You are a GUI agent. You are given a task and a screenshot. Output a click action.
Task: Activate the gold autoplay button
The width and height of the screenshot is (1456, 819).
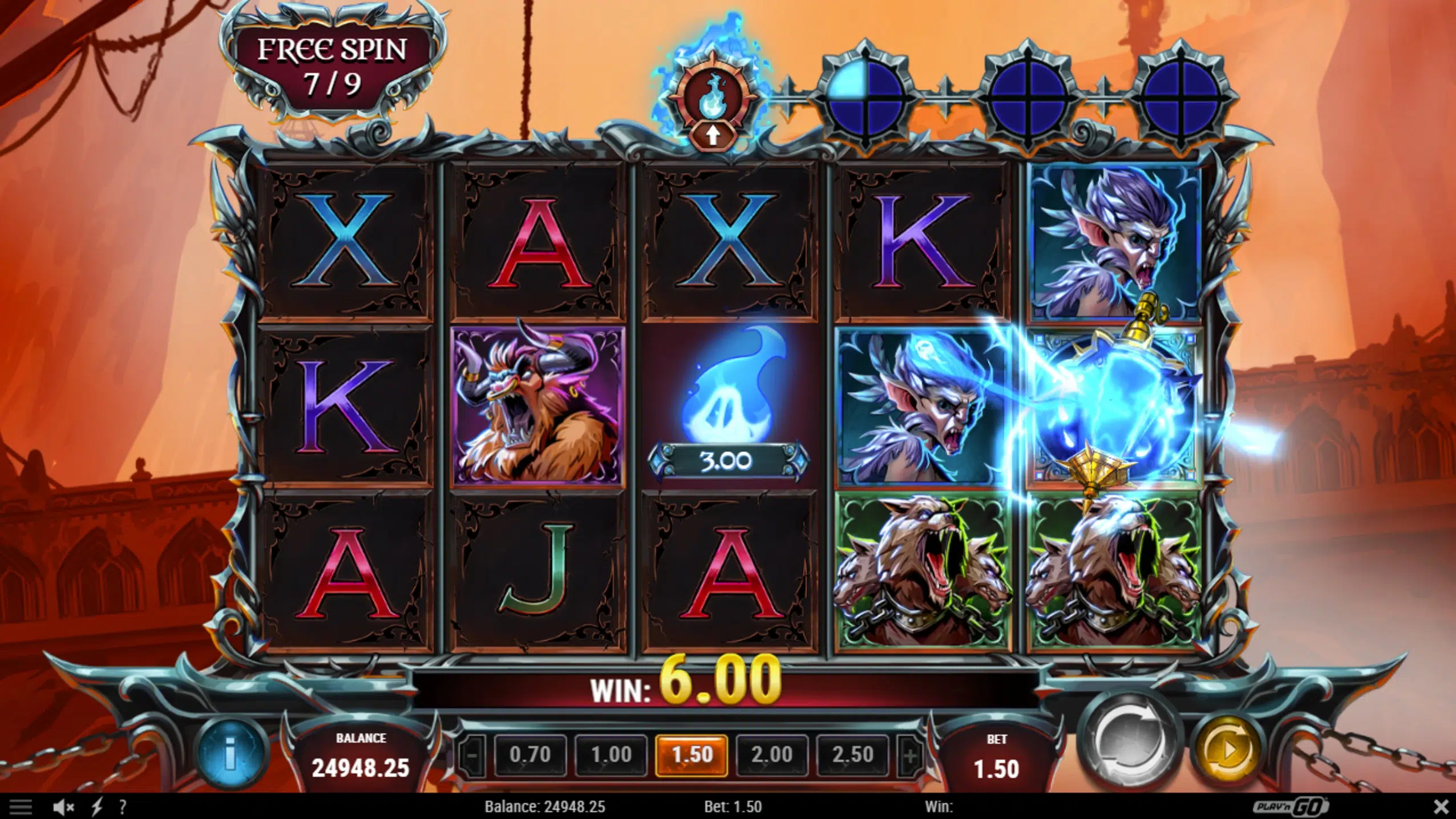click(1228, 750)
